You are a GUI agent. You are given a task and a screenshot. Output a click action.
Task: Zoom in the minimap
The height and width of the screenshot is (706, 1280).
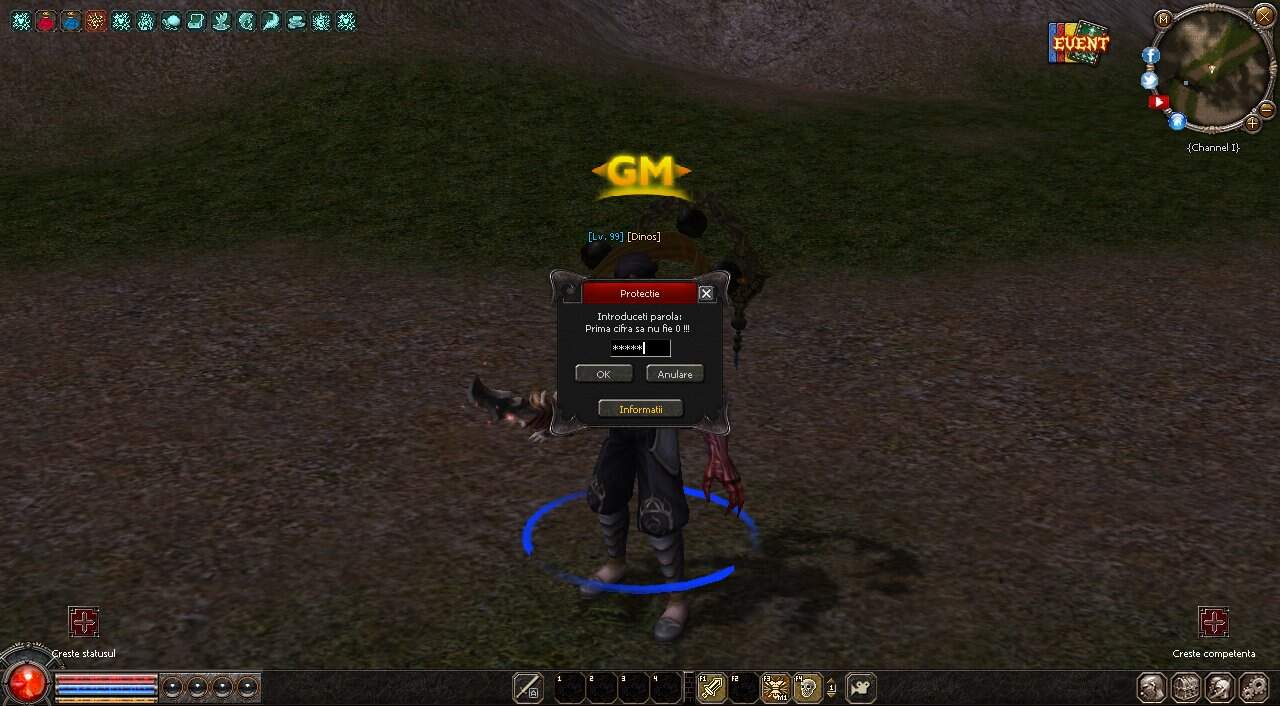pyautogui.click(x=1252, y=124)
